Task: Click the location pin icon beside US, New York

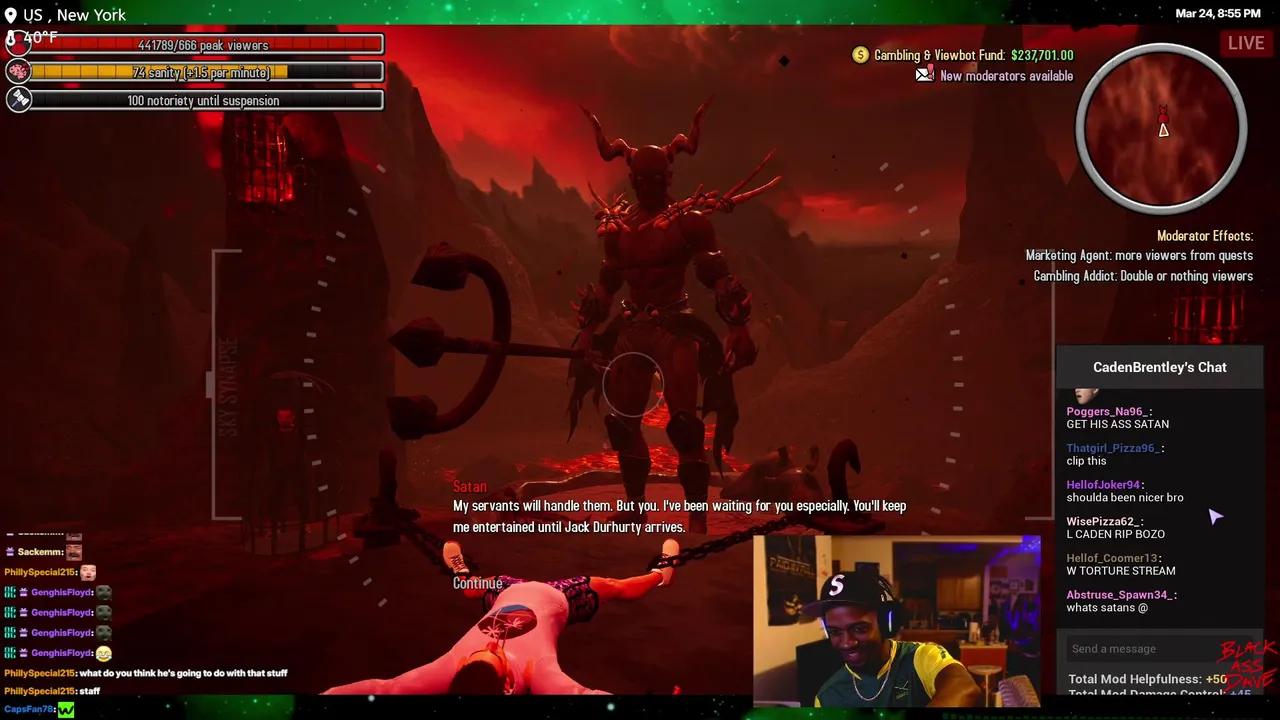Action: coord(10,14)
